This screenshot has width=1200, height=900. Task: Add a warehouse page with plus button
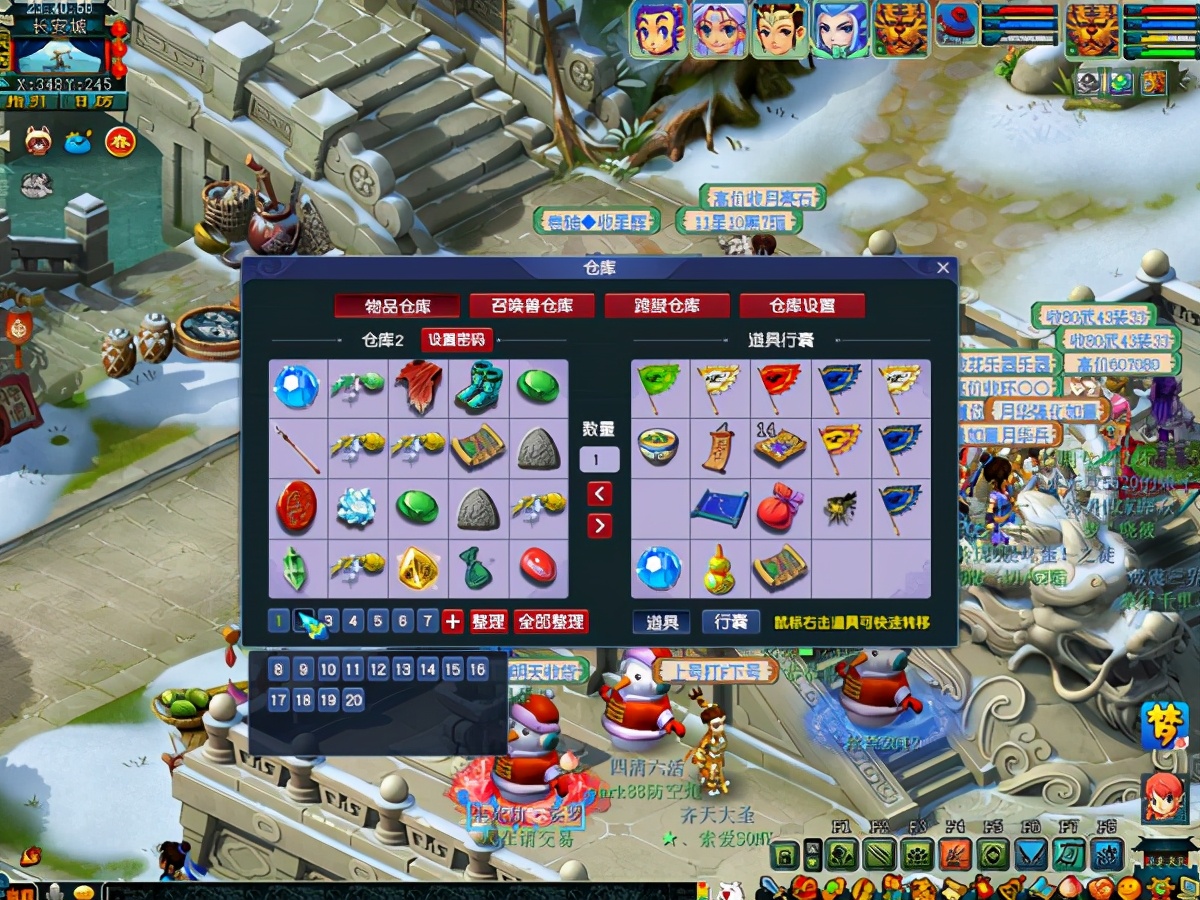click(x=453, y=622)
